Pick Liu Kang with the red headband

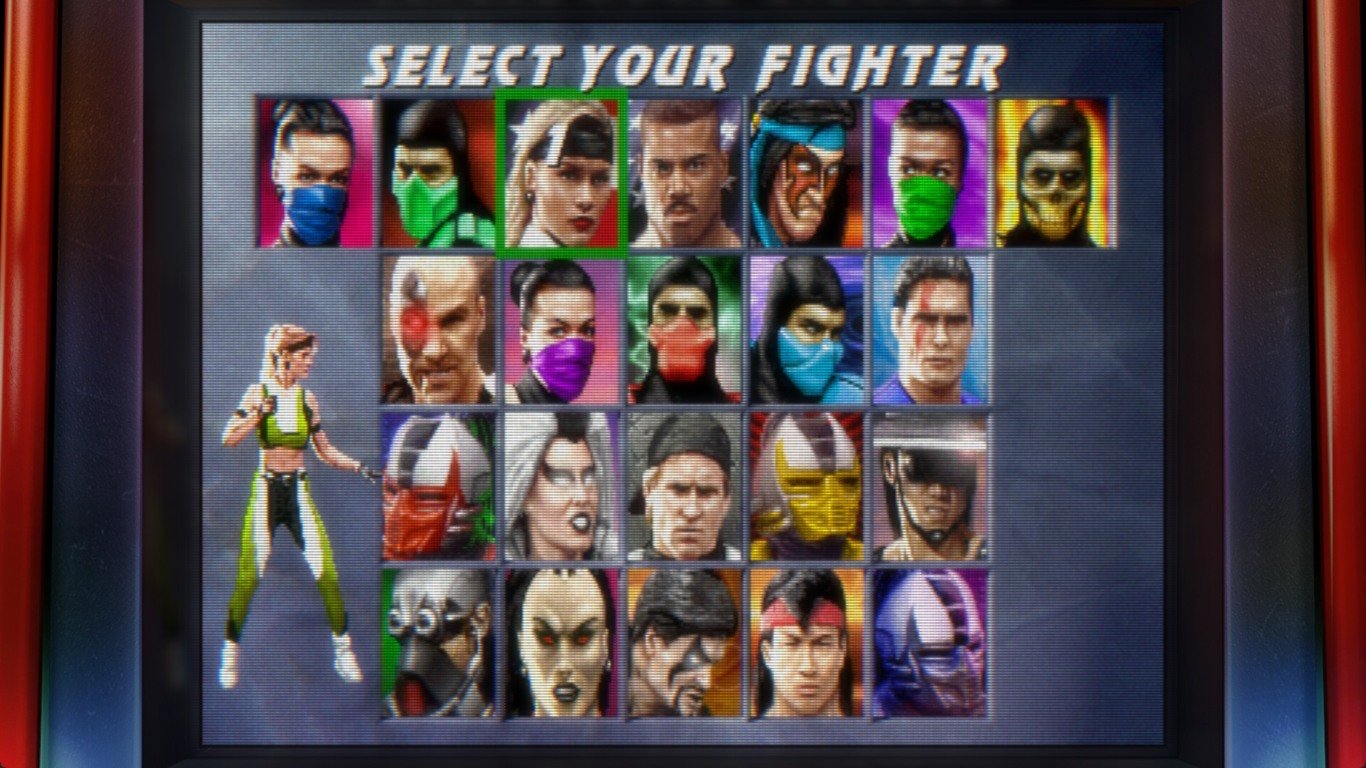(x=806, y=643)
